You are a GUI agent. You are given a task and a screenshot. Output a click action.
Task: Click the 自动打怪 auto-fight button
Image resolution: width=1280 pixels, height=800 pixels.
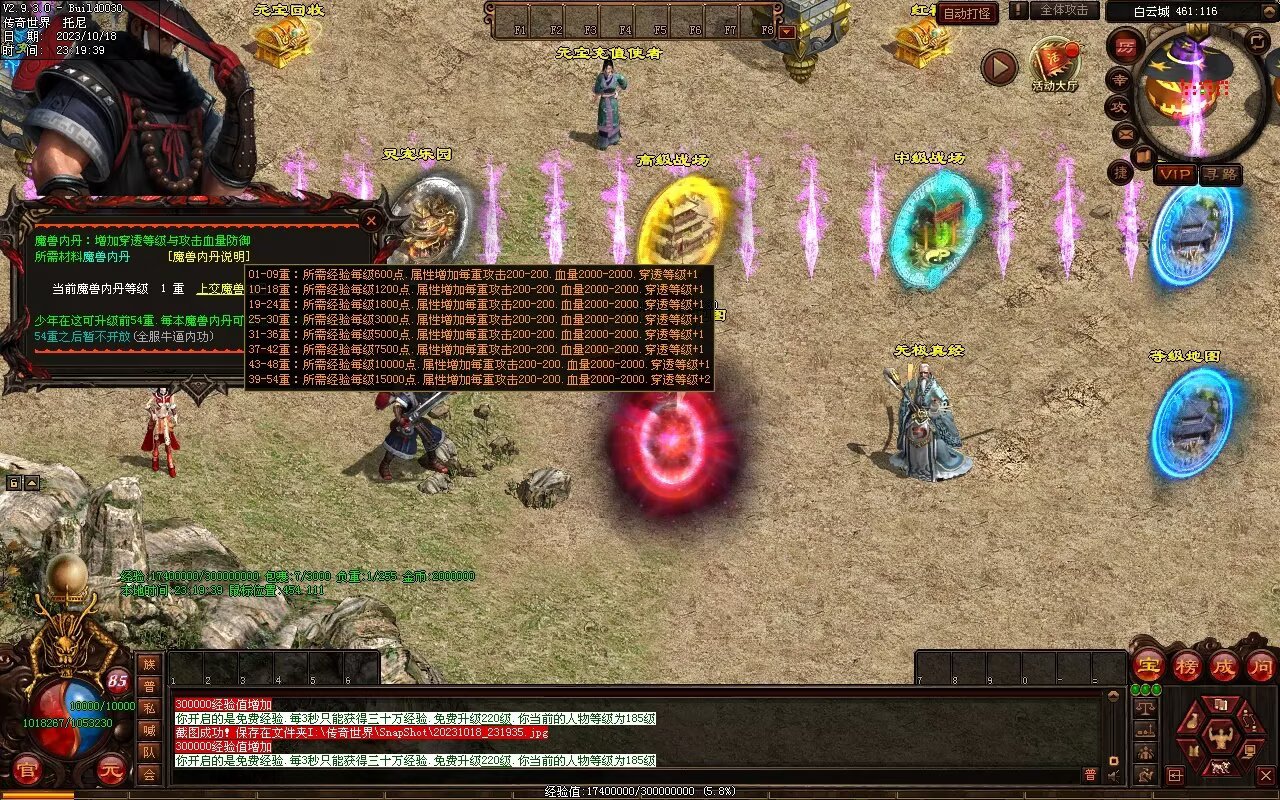[968, 13]
